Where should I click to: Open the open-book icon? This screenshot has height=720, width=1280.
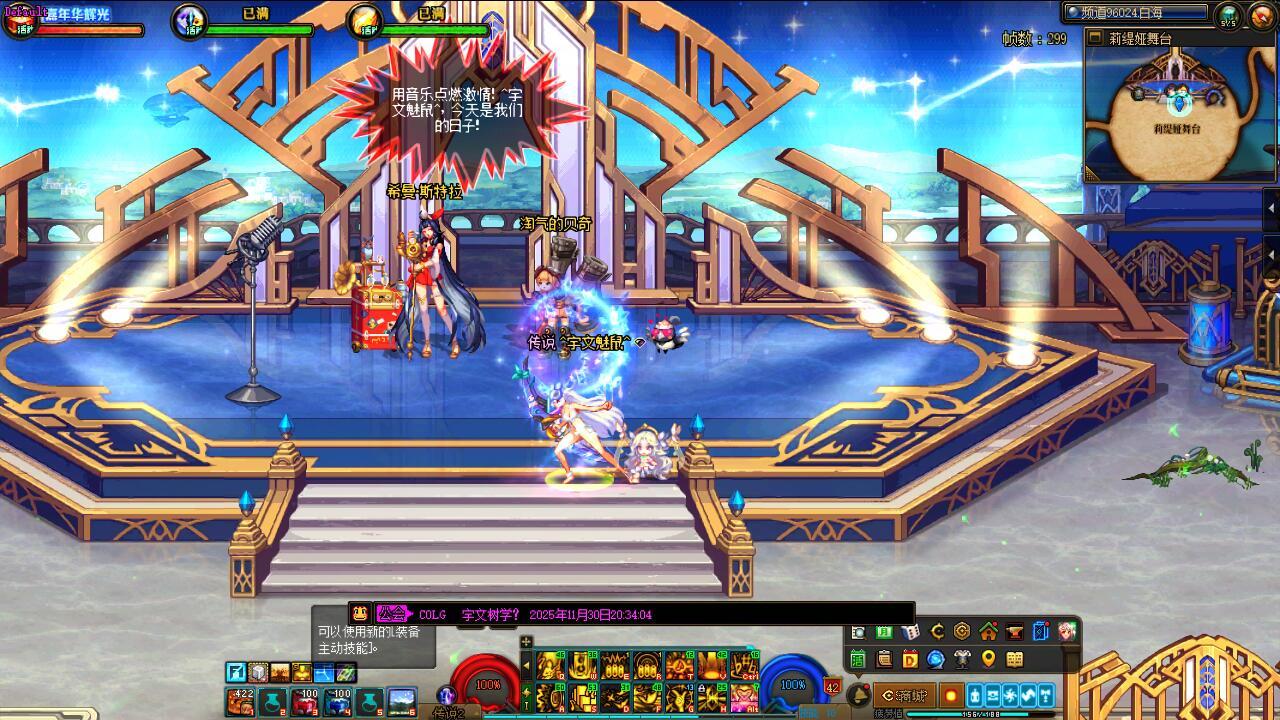click(x=1014, y=659)
